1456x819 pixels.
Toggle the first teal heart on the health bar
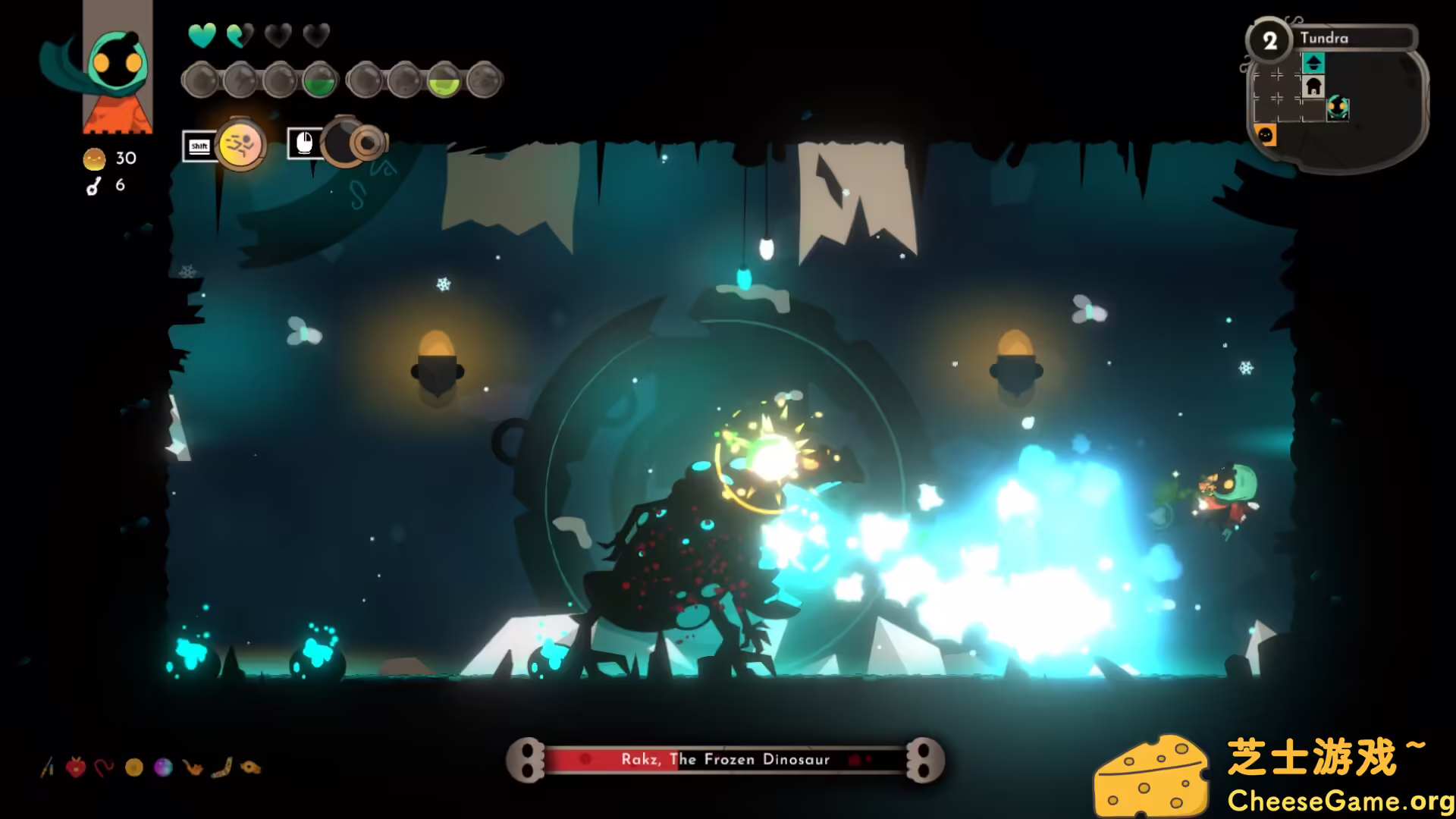pos(202,35)
